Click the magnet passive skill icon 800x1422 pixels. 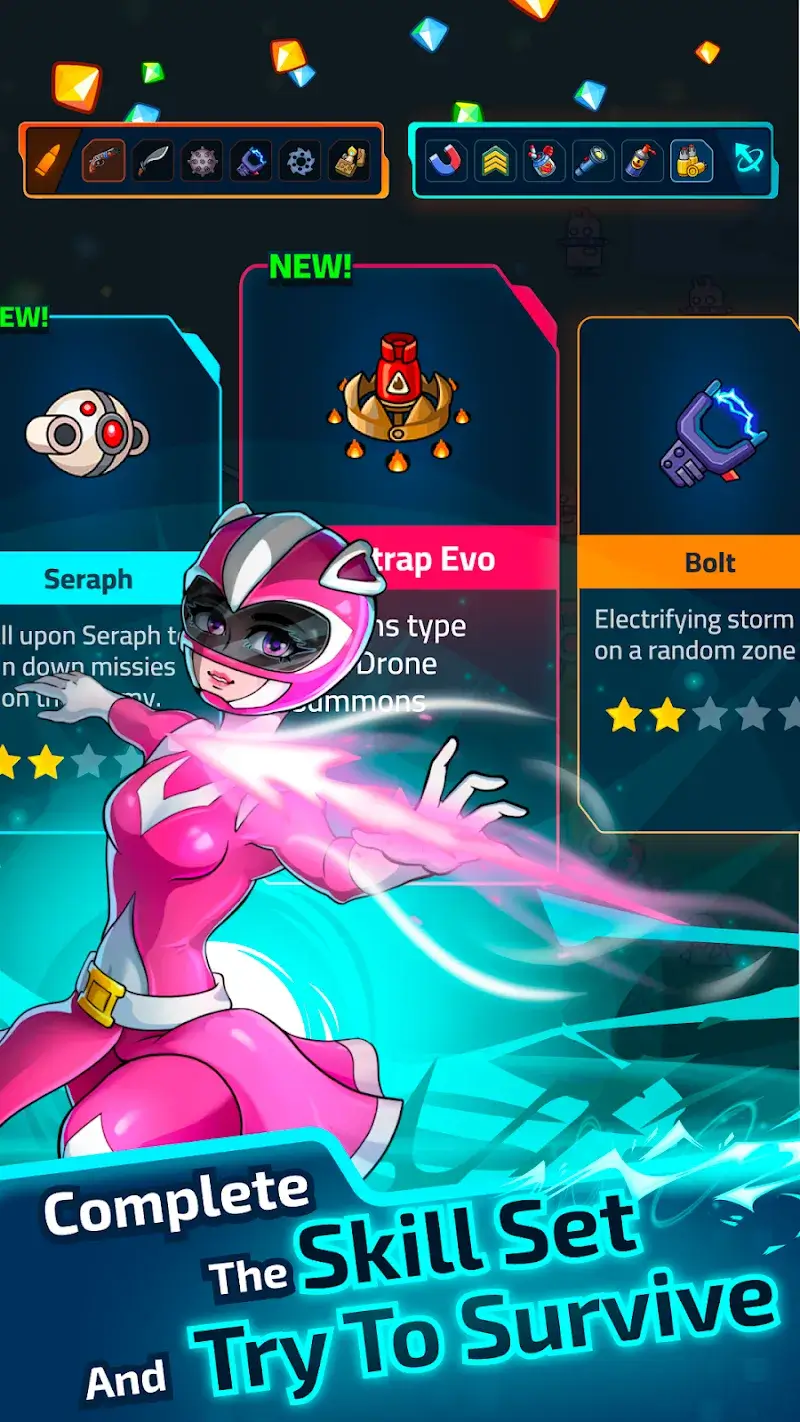446,160
